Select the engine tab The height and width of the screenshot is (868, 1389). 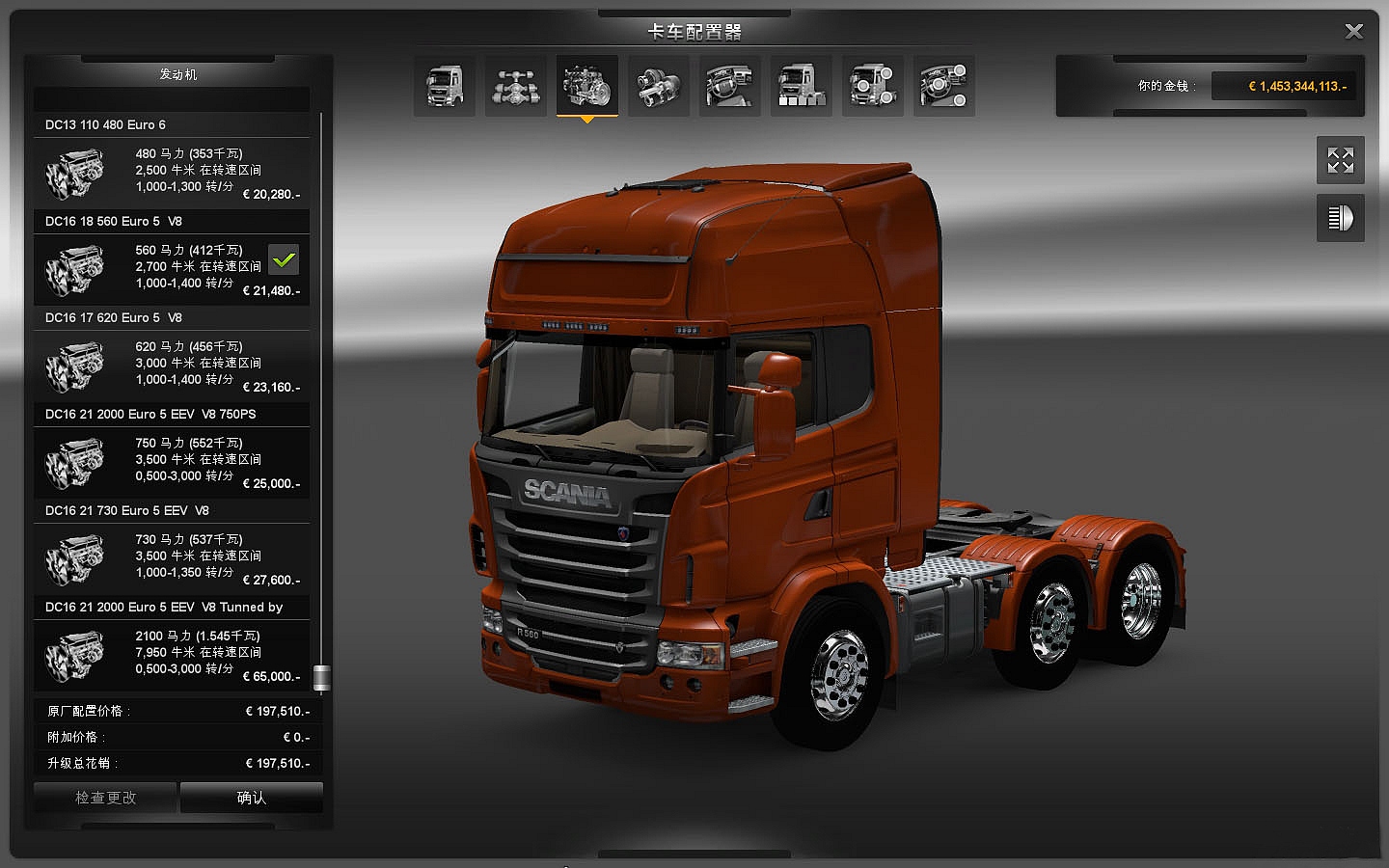[587, 86]
